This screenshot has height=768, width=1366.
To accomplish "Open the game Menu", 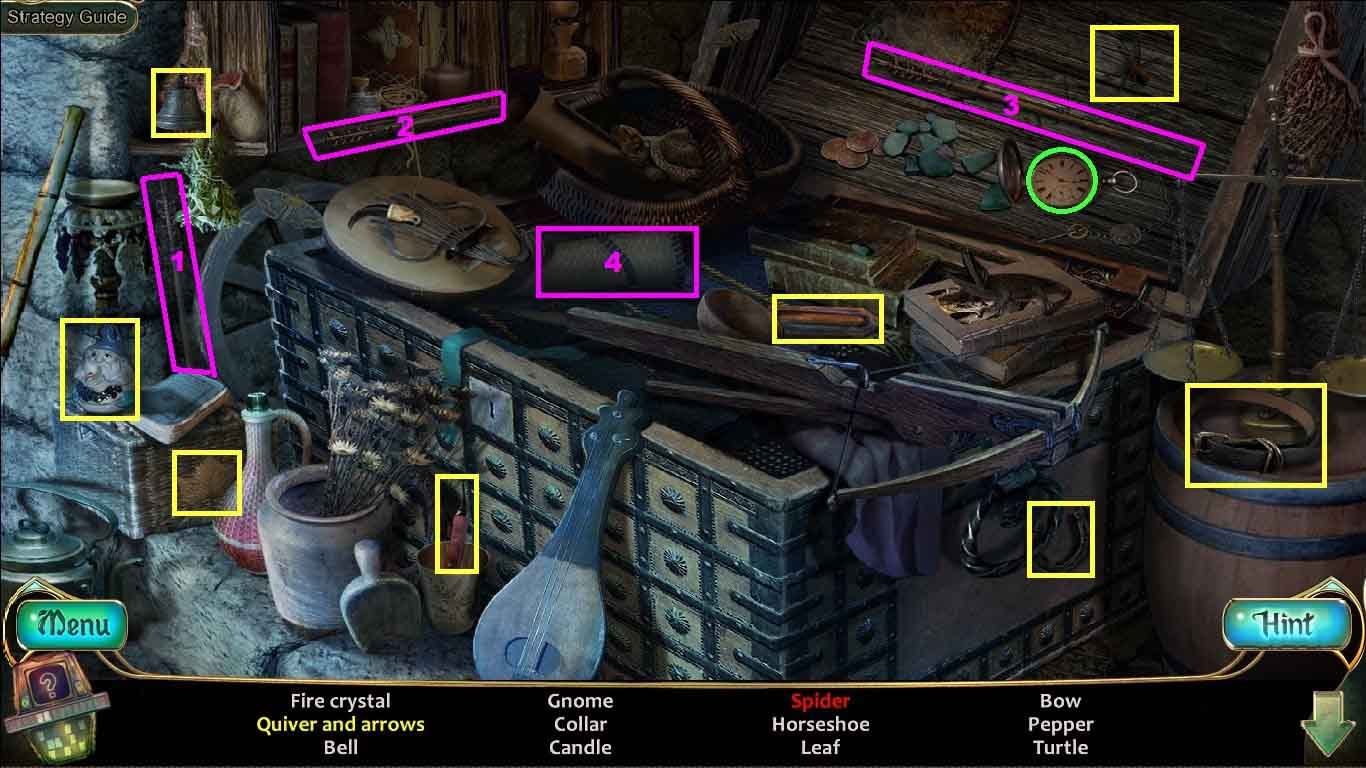I will (71, 625).
